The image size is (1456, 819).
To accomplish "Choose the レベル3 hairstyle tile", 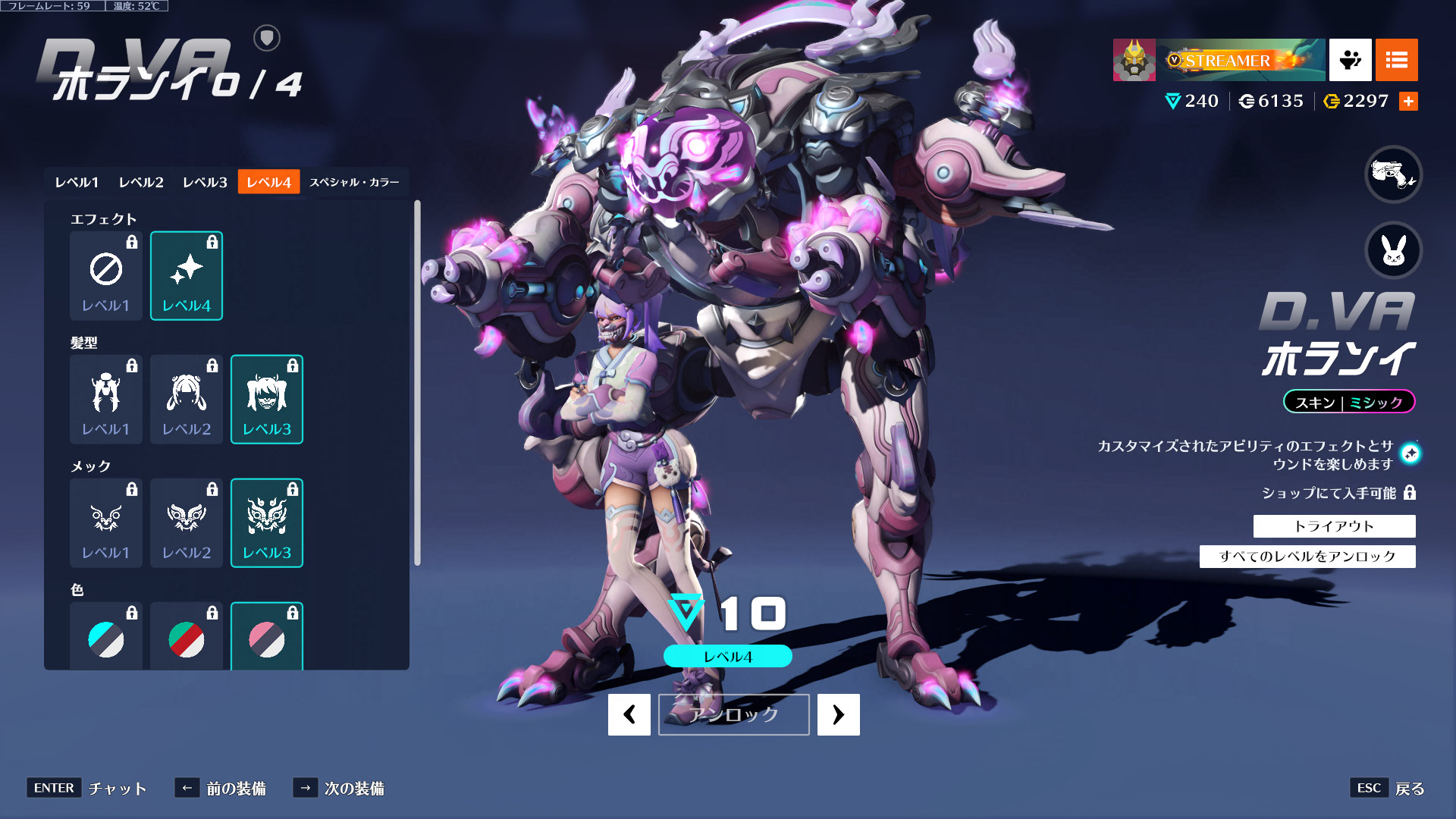I will tap(267, 400).
